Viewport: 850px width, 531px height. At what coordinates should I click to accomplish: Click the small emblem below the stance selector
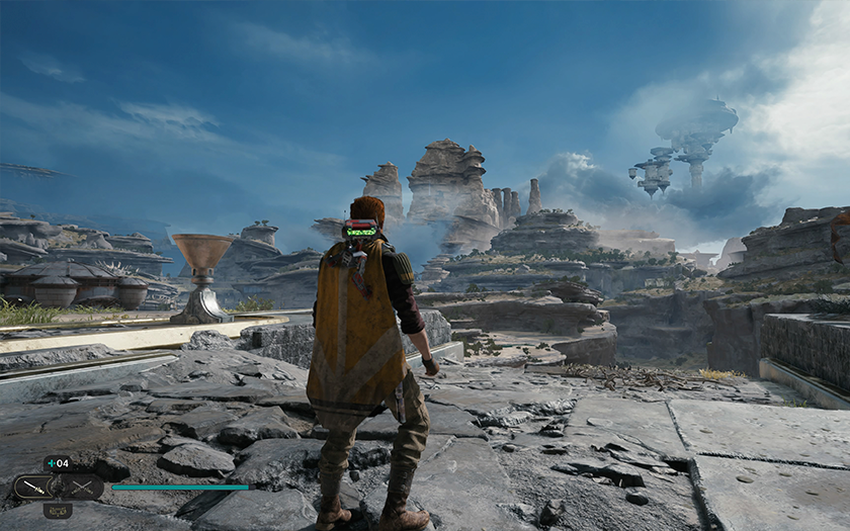point(58,510)
